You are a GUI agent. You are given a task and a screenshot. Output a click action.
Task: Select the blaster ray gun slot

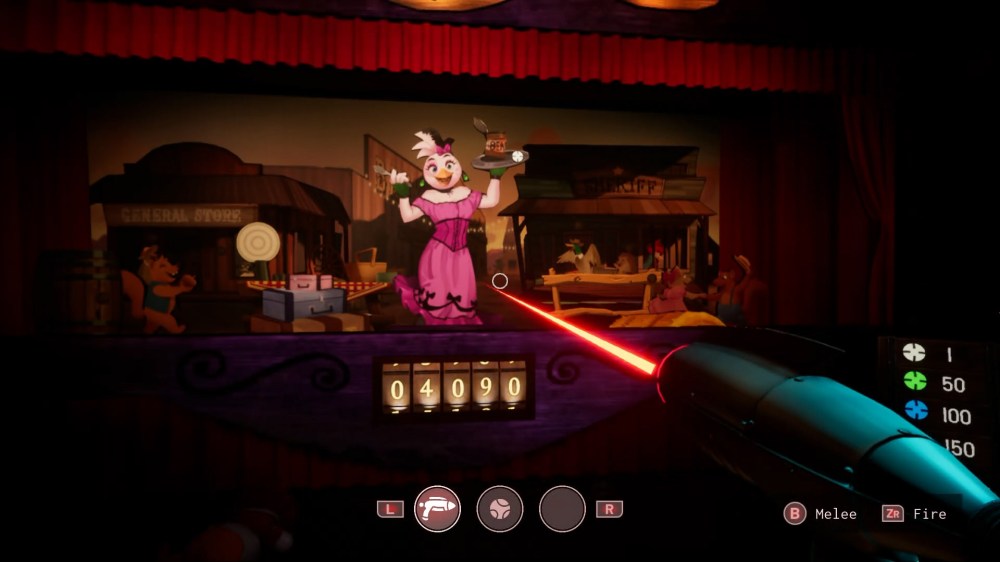[437, 509]
